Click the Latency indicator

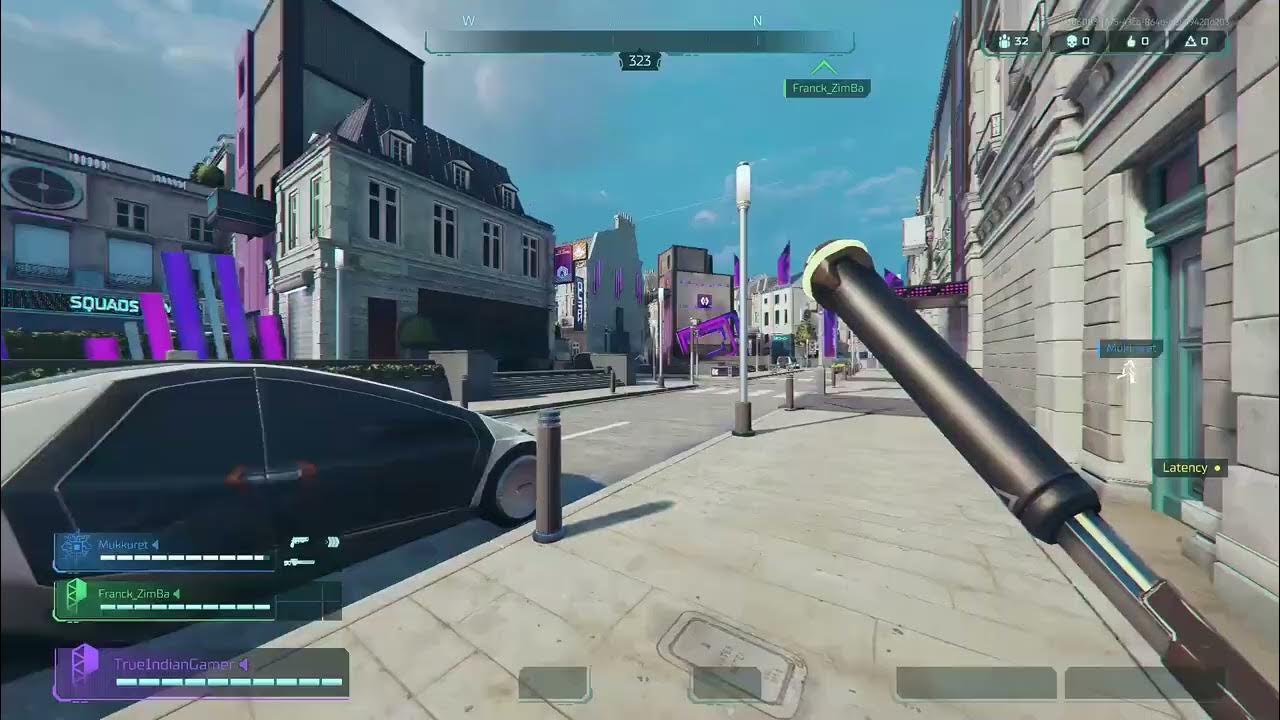point(1191,468)
